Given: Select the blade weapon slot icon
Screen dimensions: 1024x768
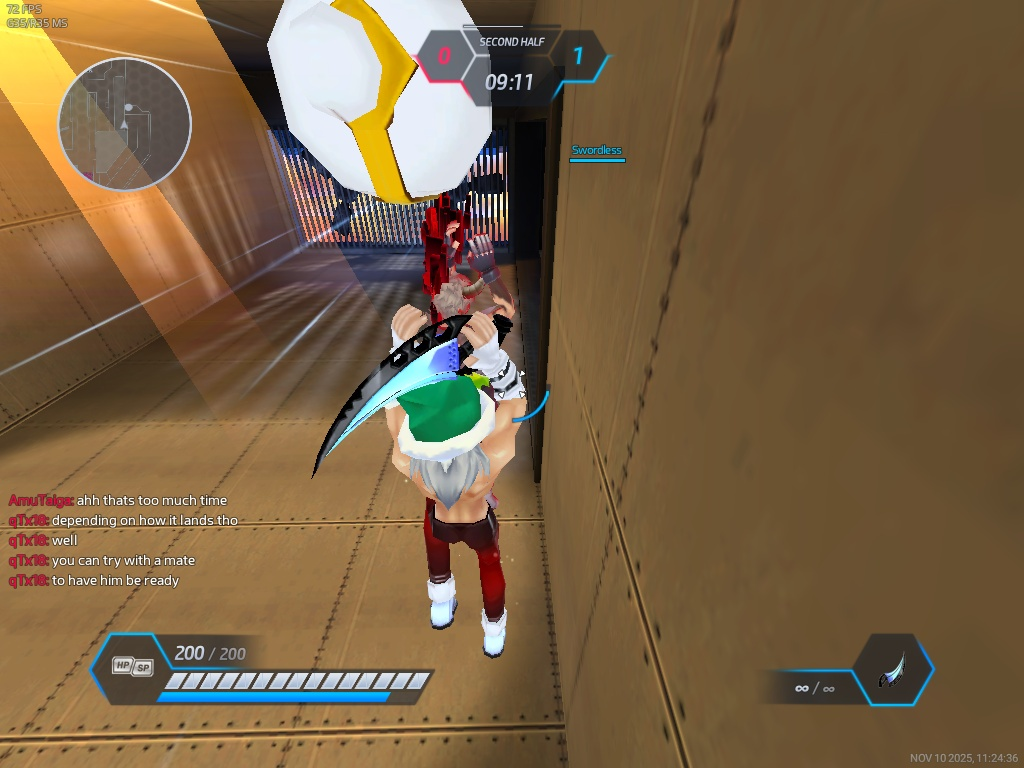Looking at the screenshot, I should (893, 669).
